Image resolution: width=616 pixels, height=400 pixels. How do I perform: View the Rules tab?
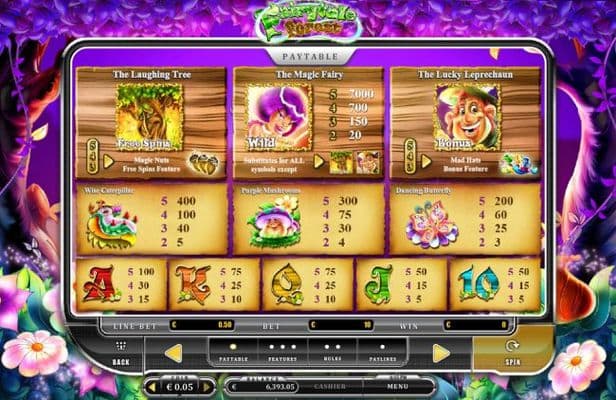pyautogui.click(x=332, y=351)
